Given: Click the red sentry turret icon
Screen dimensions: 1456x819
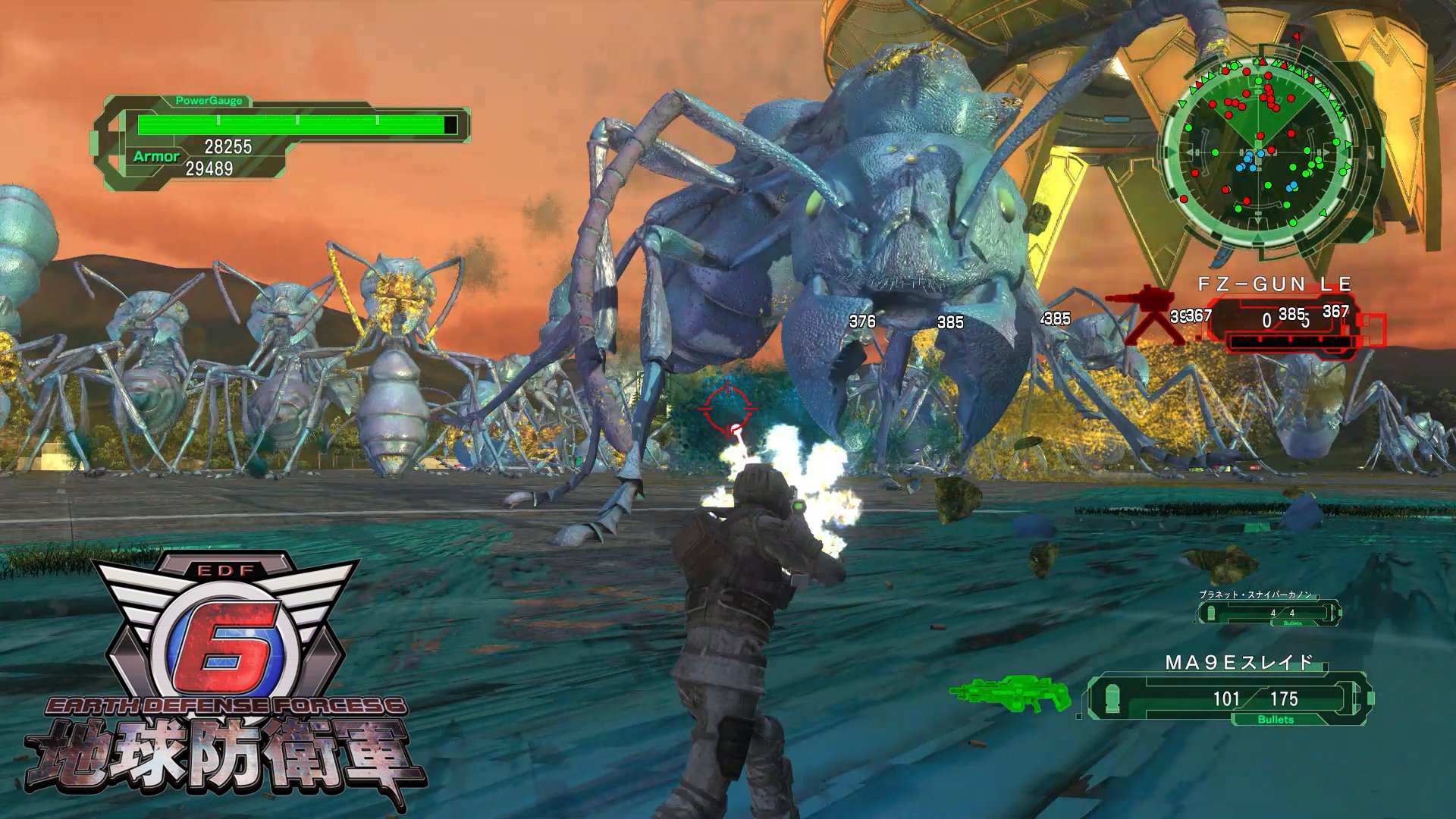Looking at the screenshot, I should 1142,313.
